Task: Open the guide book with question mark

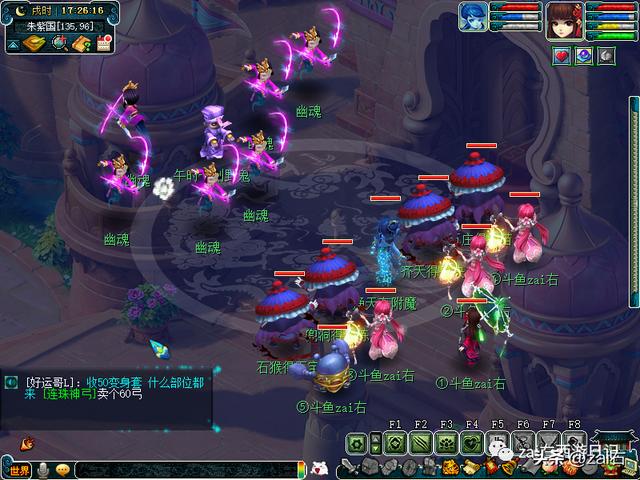Action: point(82,44)
